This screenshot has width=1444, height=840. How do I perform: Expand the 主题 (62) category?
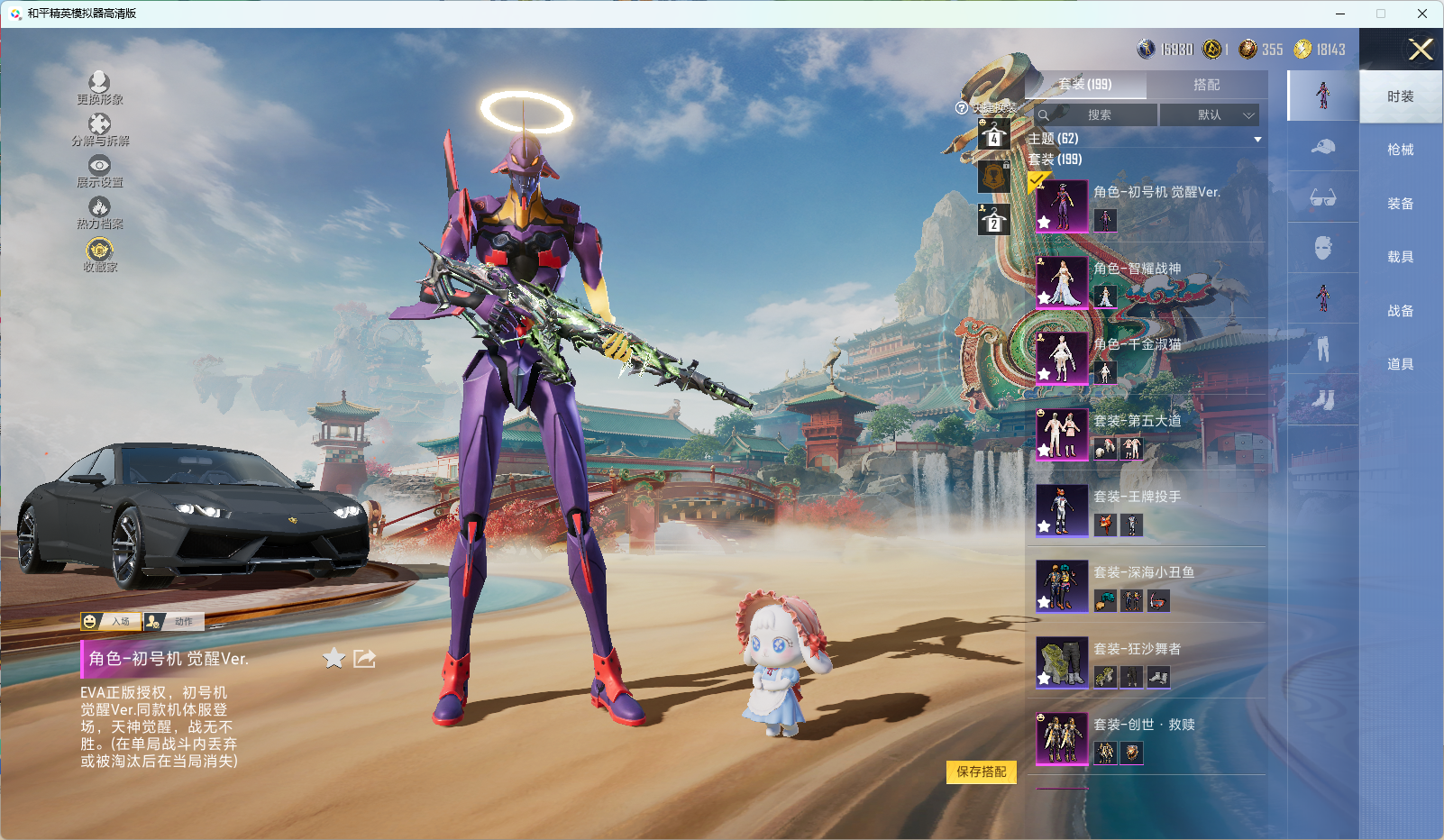coord(1145,139)
